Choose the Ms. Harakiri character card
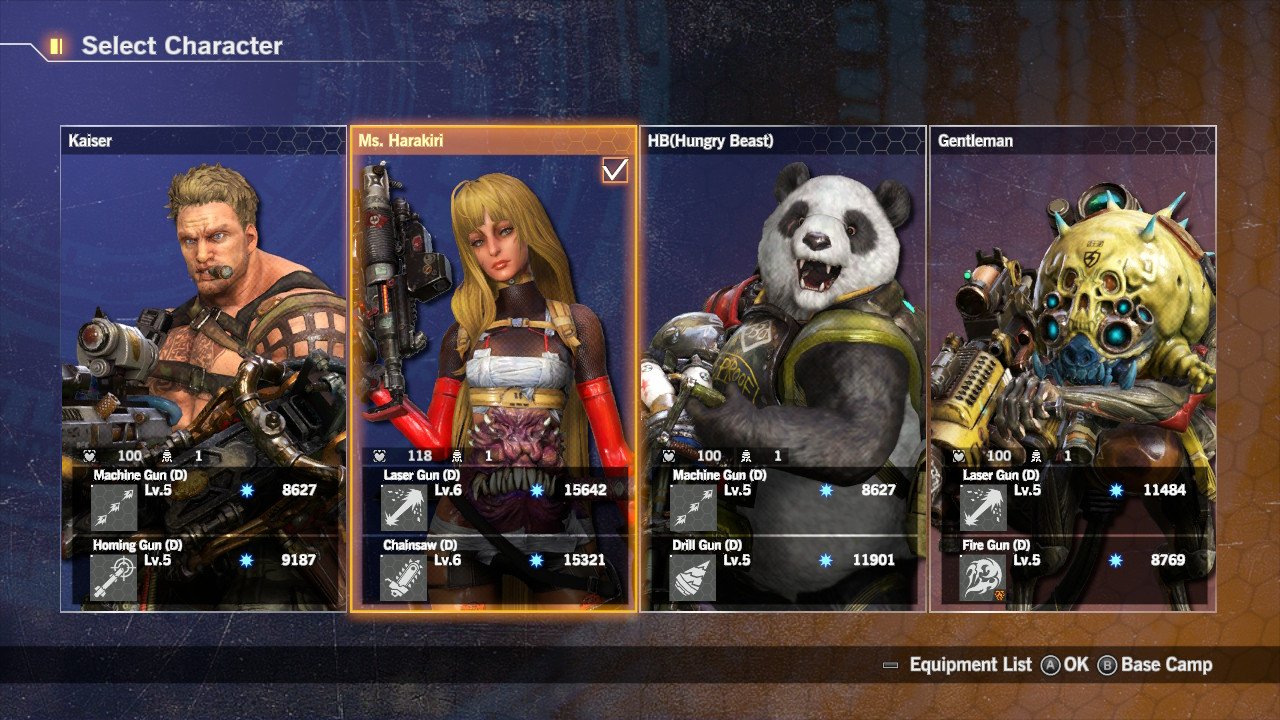Image resolution: width=1280 pixels, height=720 pixels. click(493, 300)
